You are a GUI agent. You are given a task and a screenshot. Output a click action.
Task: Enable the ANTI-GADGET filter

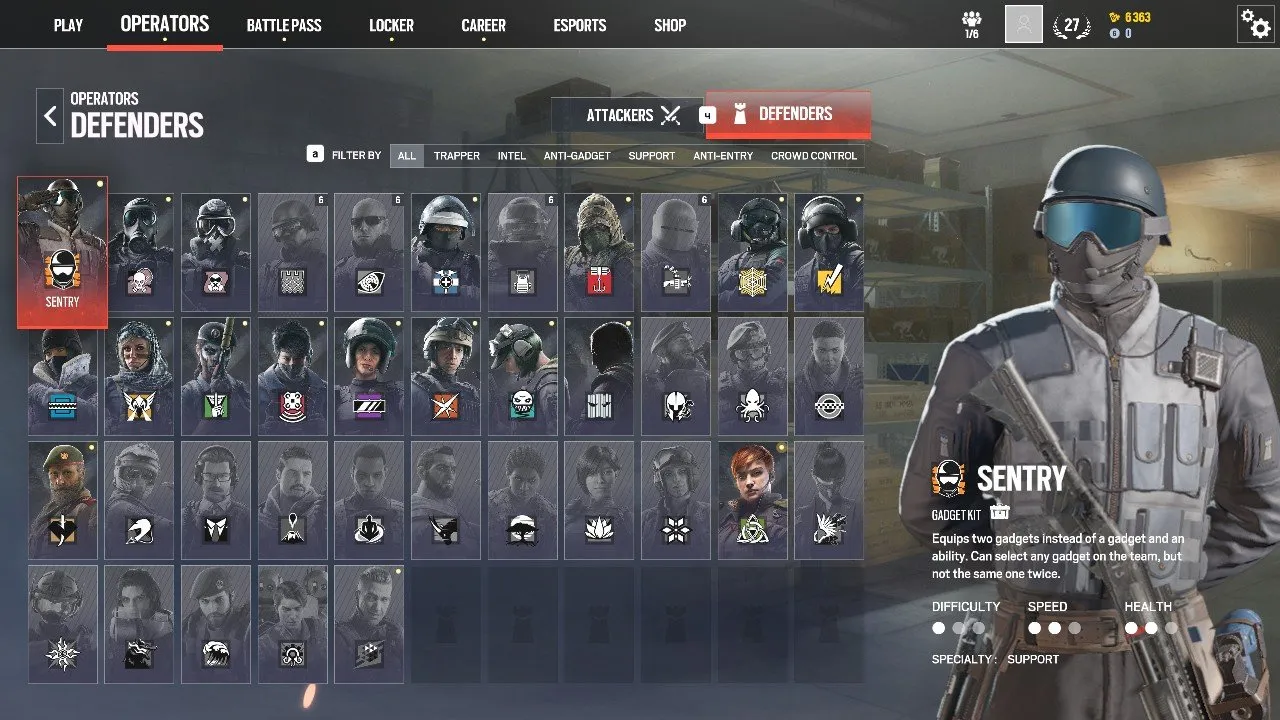[578, 156]
